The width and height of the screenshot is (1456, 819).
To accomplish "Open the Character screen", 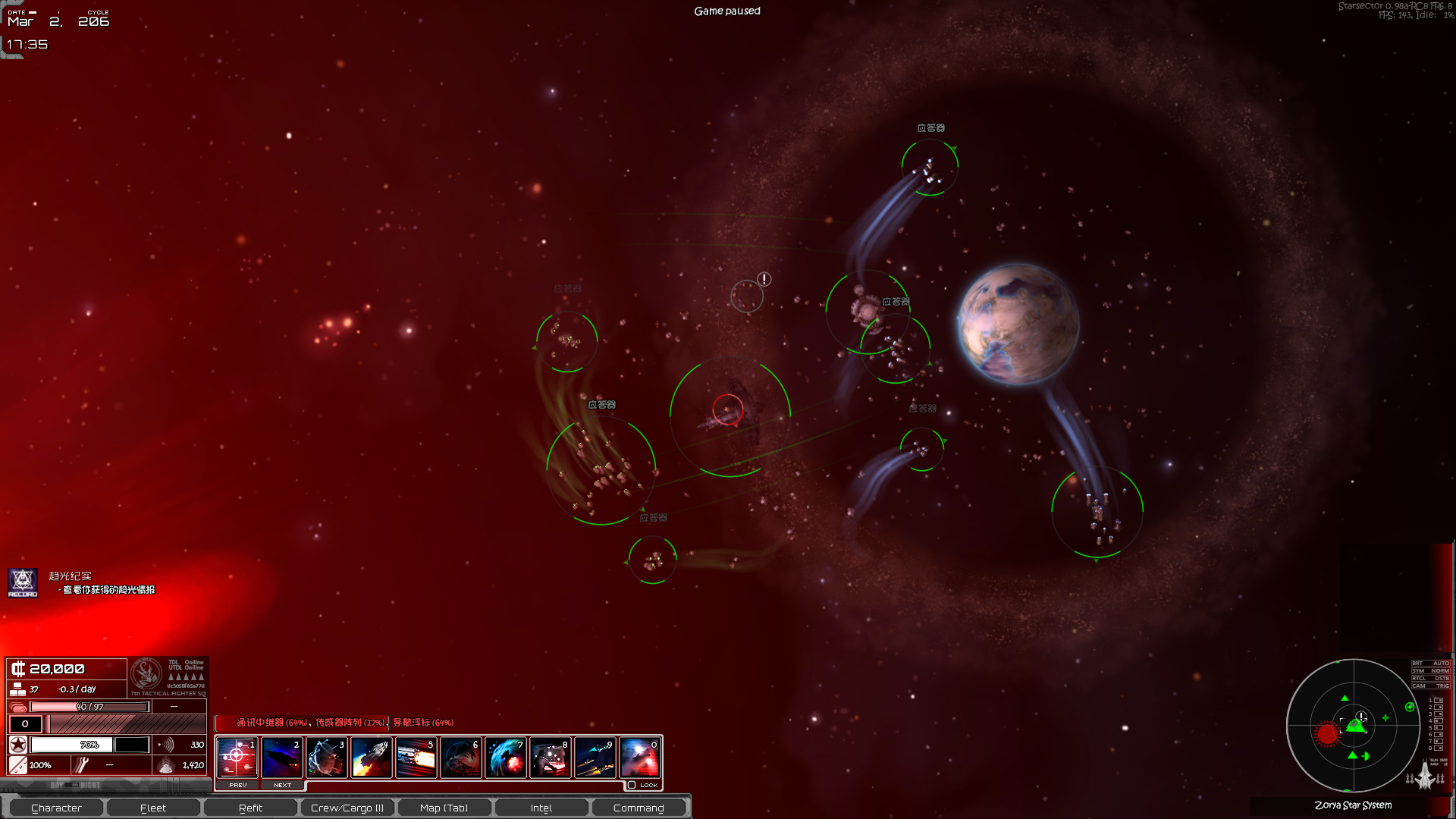I will point(56,808).
